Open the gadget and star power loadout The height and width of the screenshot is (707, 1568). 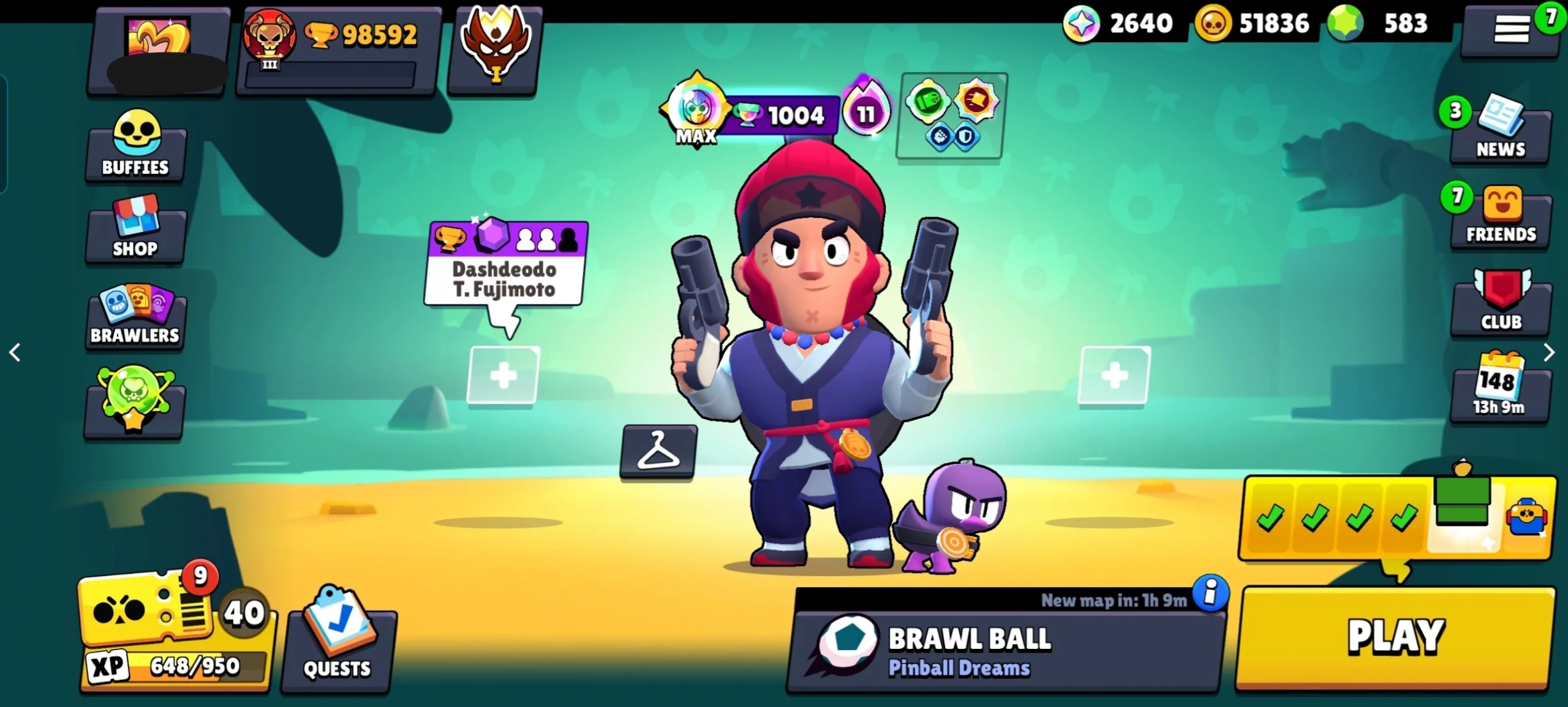949,115
